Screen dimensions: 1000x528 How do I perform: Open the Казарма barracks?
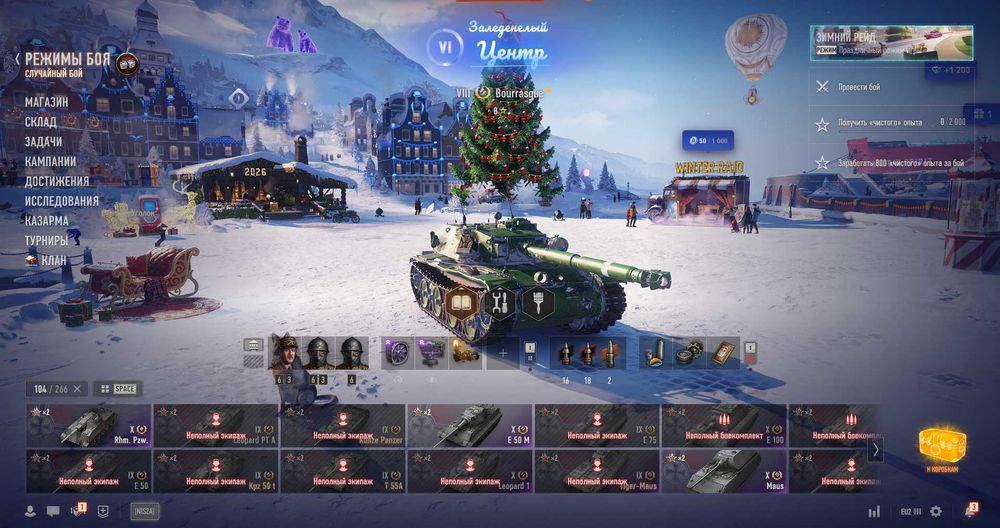pos(47,221)
